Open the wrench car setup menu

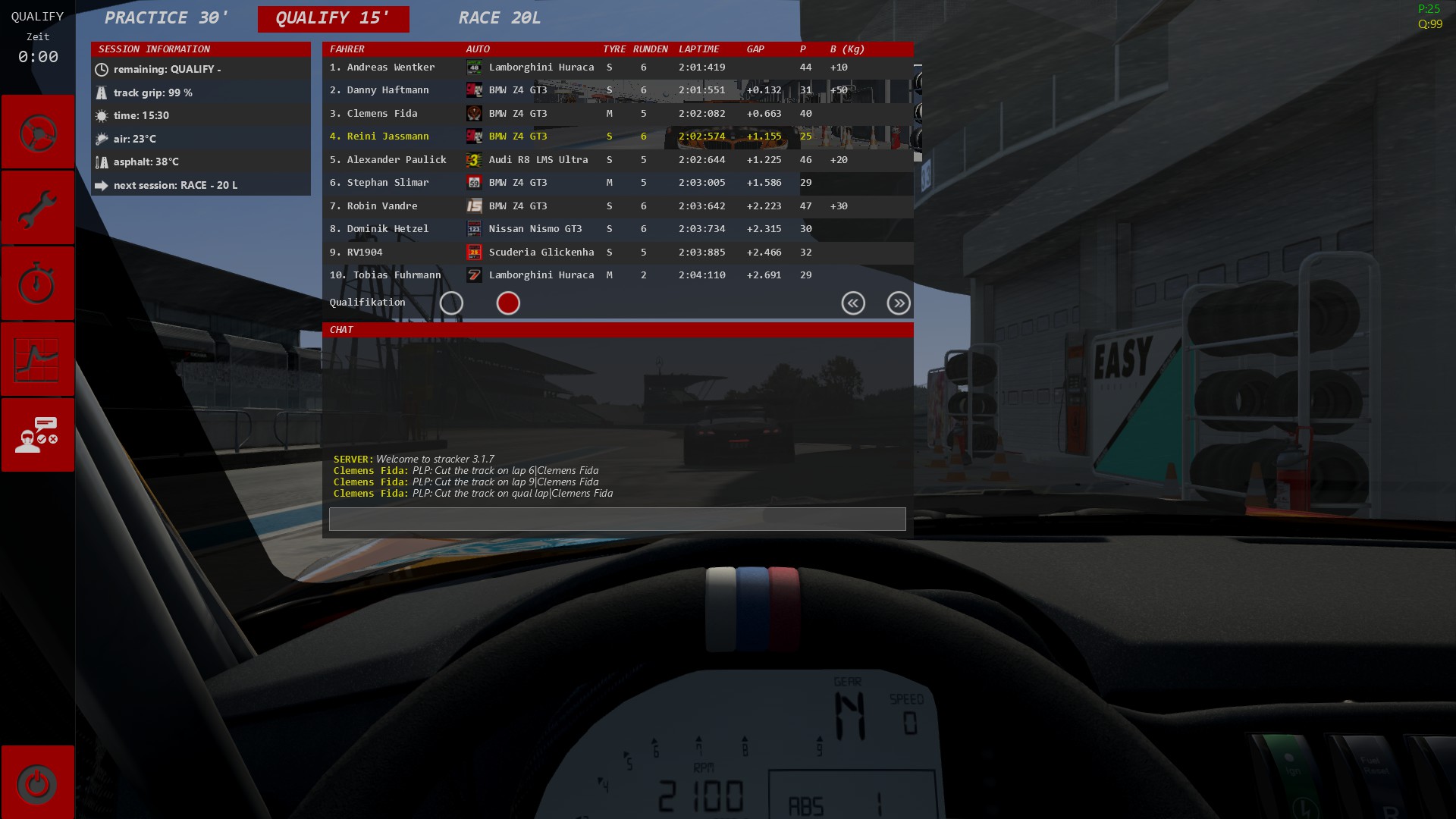37,209
